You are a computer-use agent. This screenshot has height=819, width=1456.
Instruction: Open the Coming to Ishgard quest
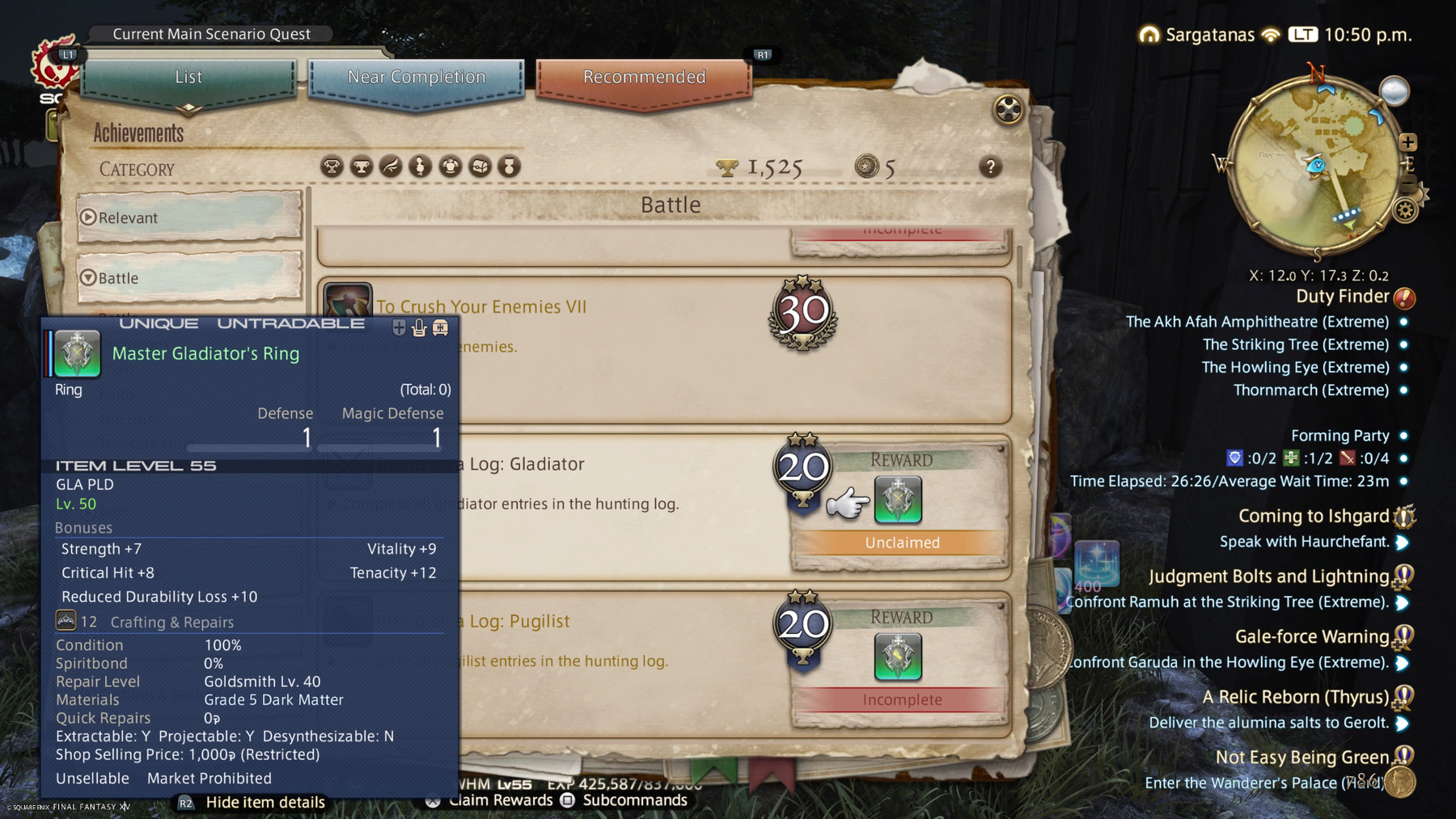coord(1314,517)
